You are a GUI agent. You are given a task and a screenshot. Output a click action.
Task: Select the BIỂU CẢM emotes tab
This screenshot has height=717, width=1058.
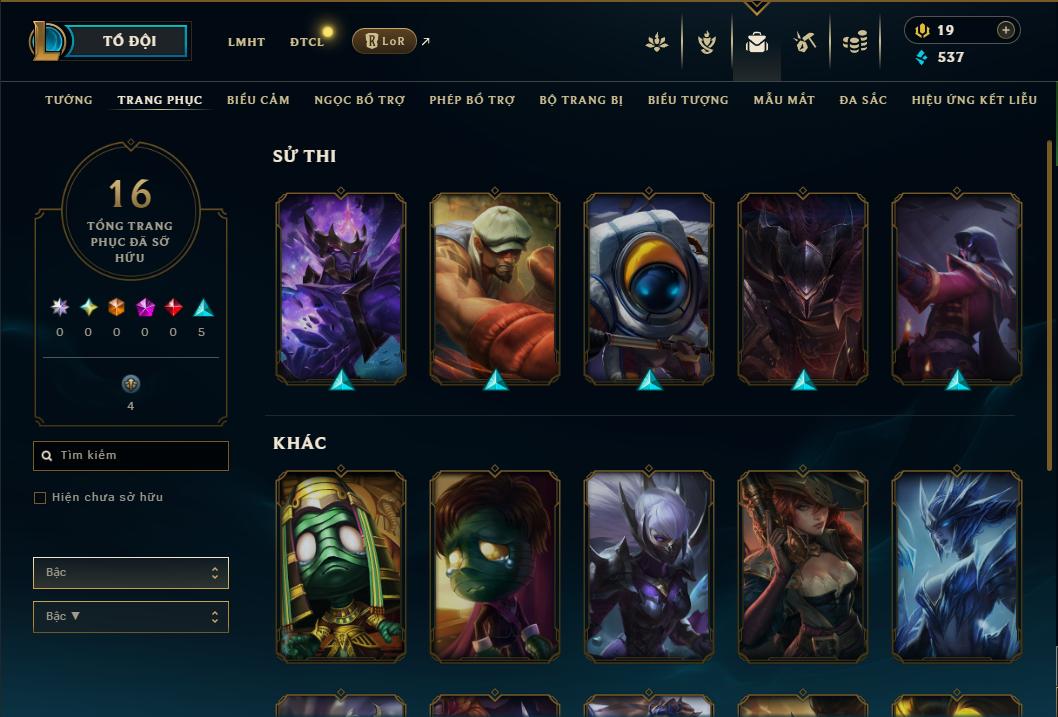258,100
